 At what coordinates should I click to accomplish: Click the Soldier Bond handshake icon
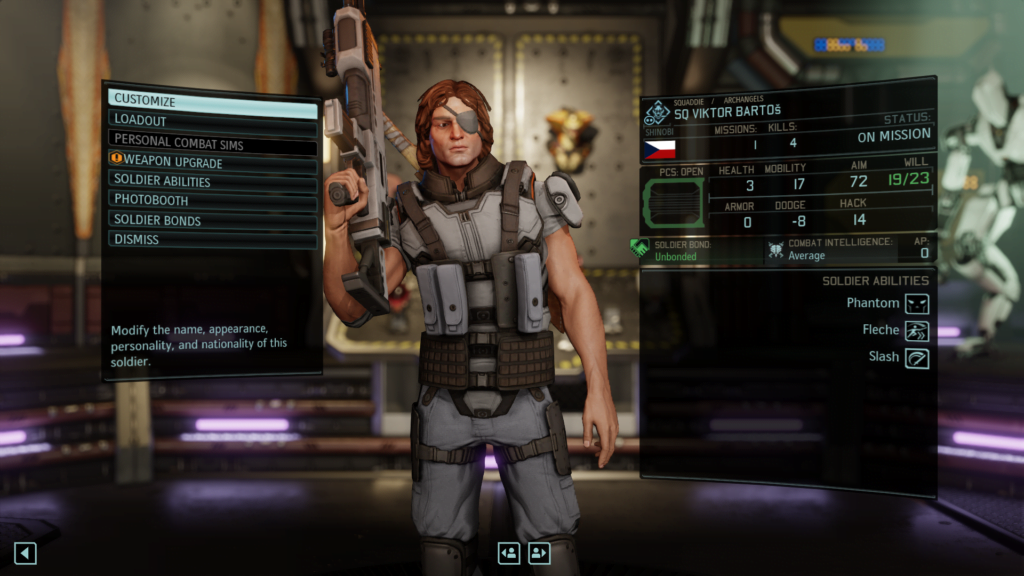(640, 249)
